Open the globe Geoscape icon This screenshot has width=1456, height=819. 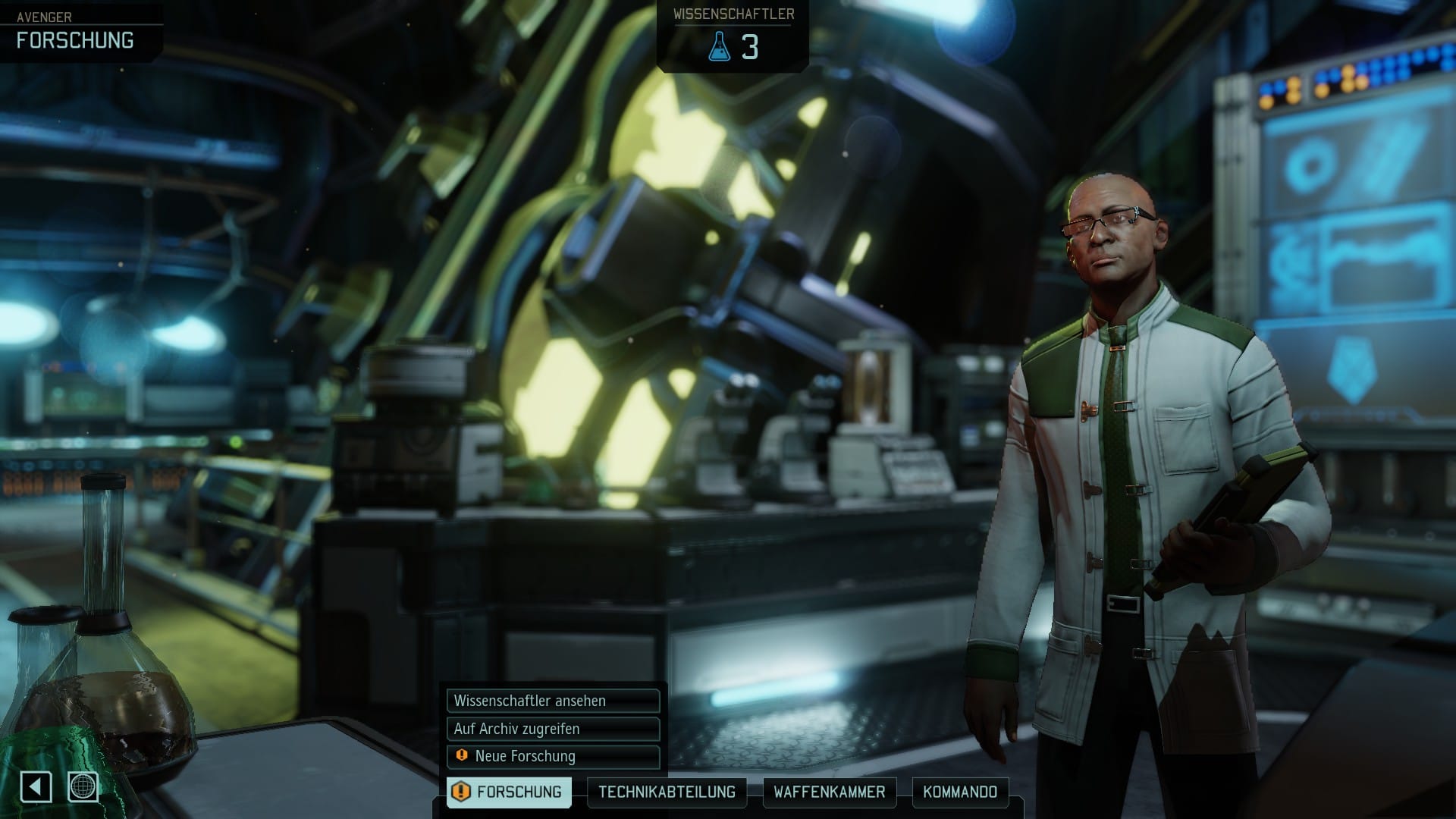pos(83,786)
